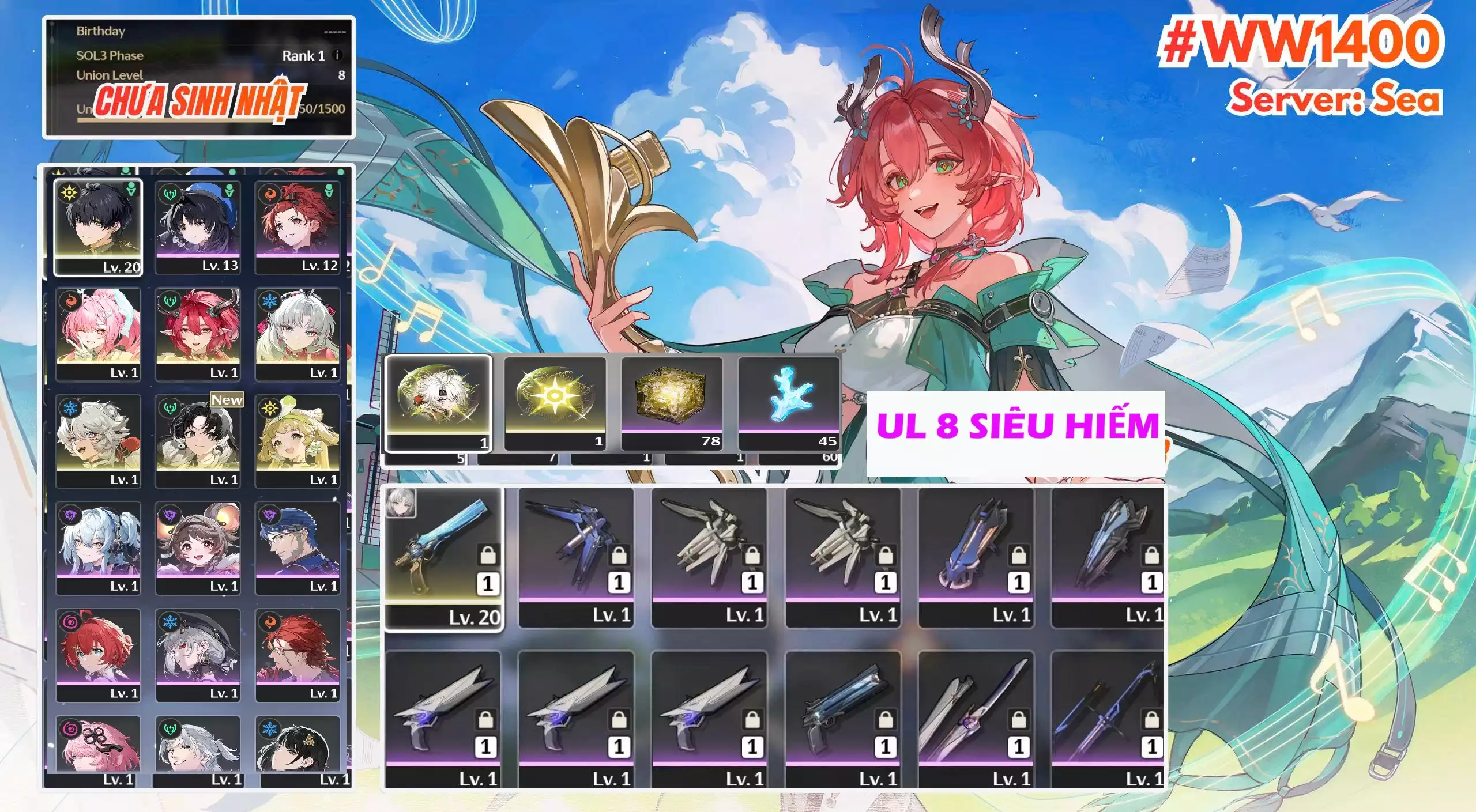Choose the blonde character with yellow hat
Image resolution: width=1476 pixels, height=812 pixels.
pos(298,441)
